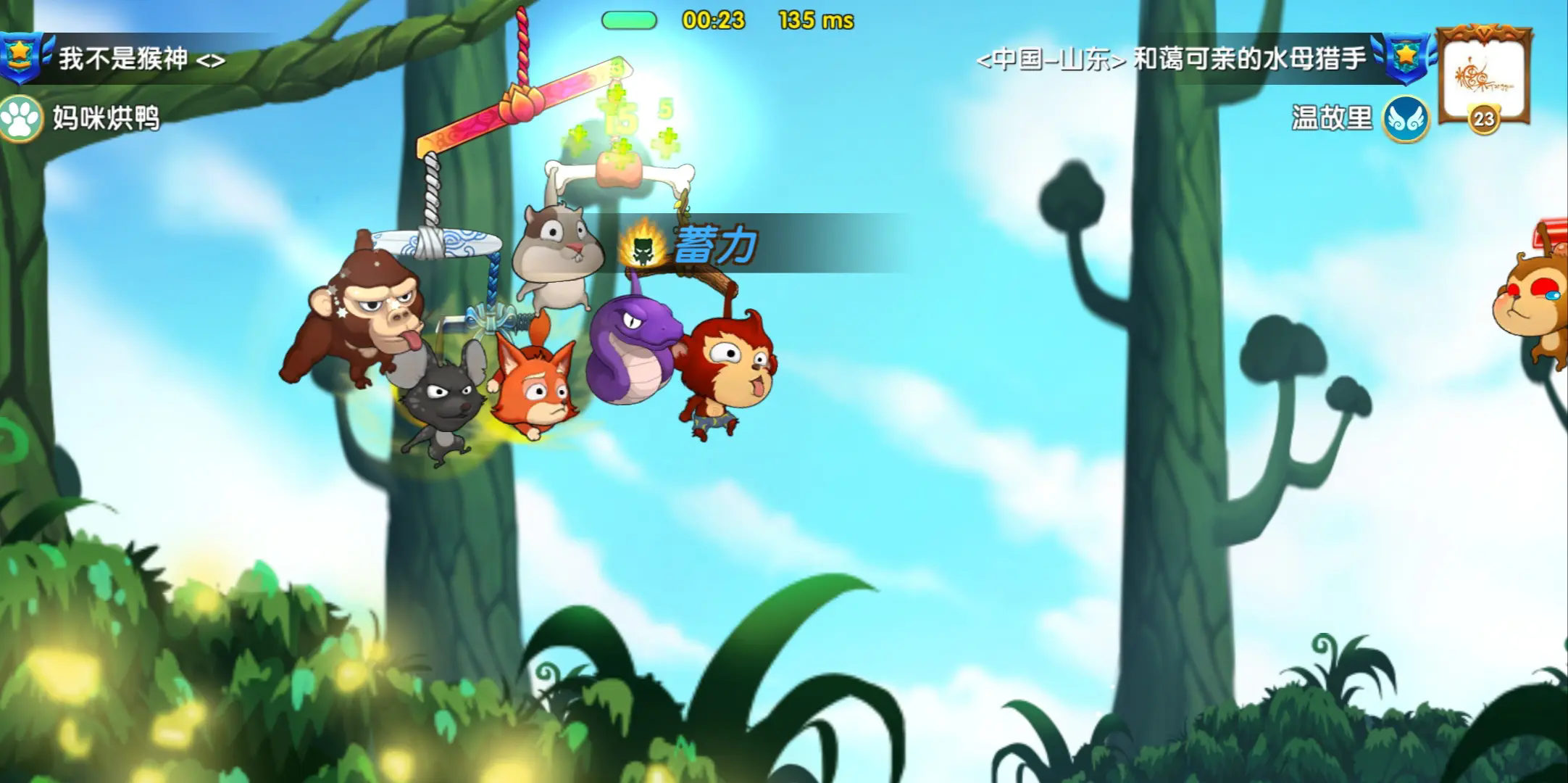Select the star badge beside 我不是猴神
Image resolution: width=1568 pixels, height=783 pixels.
point(20,57)
